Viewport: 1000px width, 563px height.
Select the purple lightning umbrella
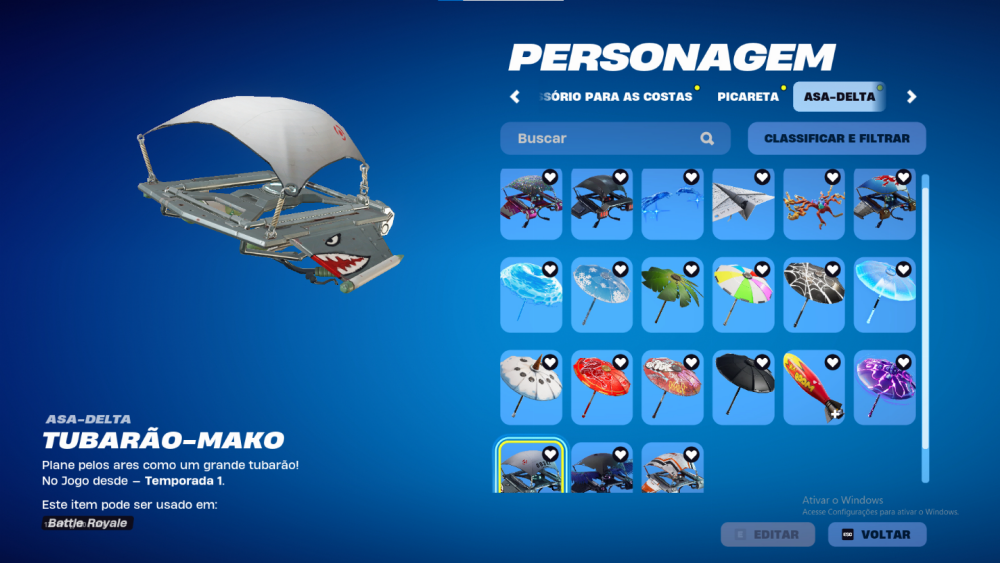pos(885,387)
